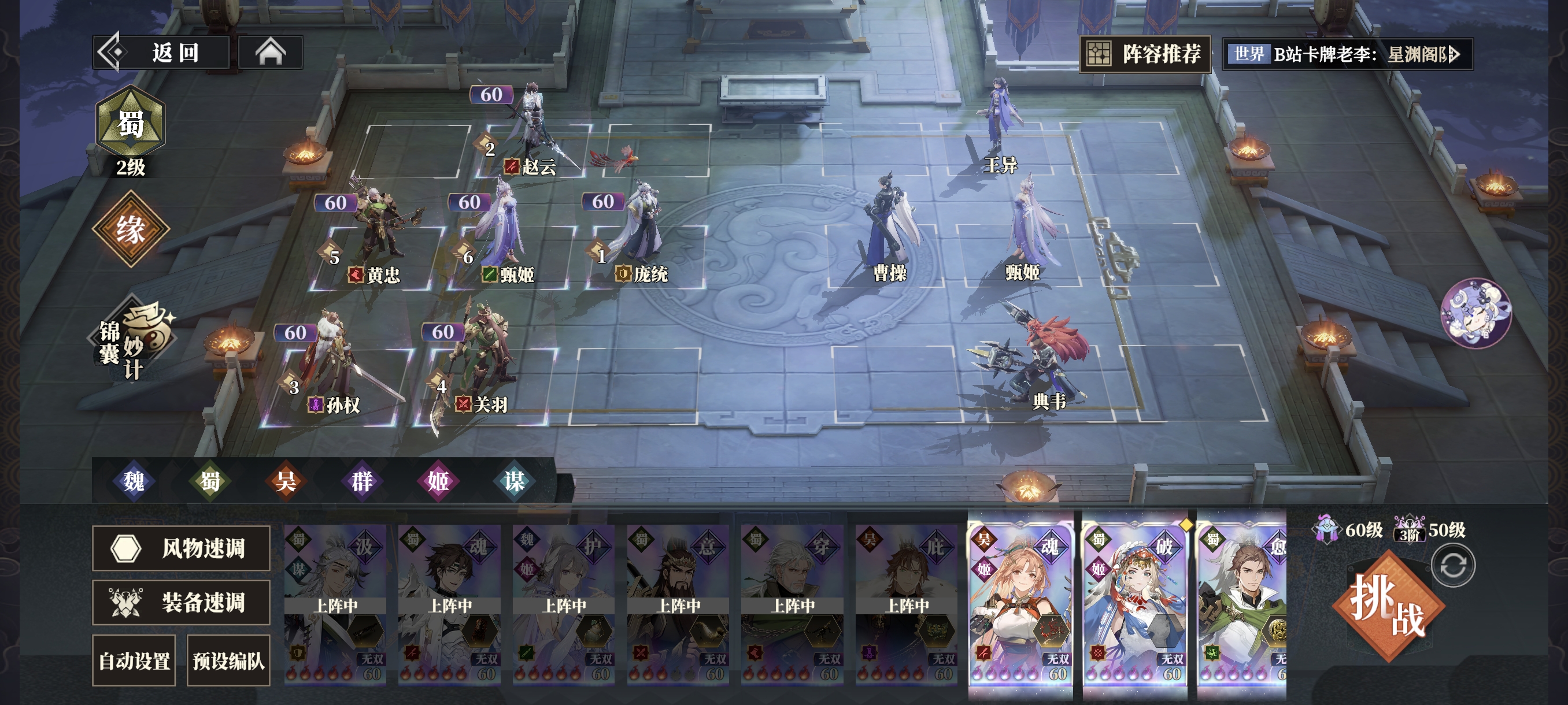The height and width of the screenshot is (705, 1568).
Task: Filter heroes by 群 faction
Action: click(x=362, y=481)
